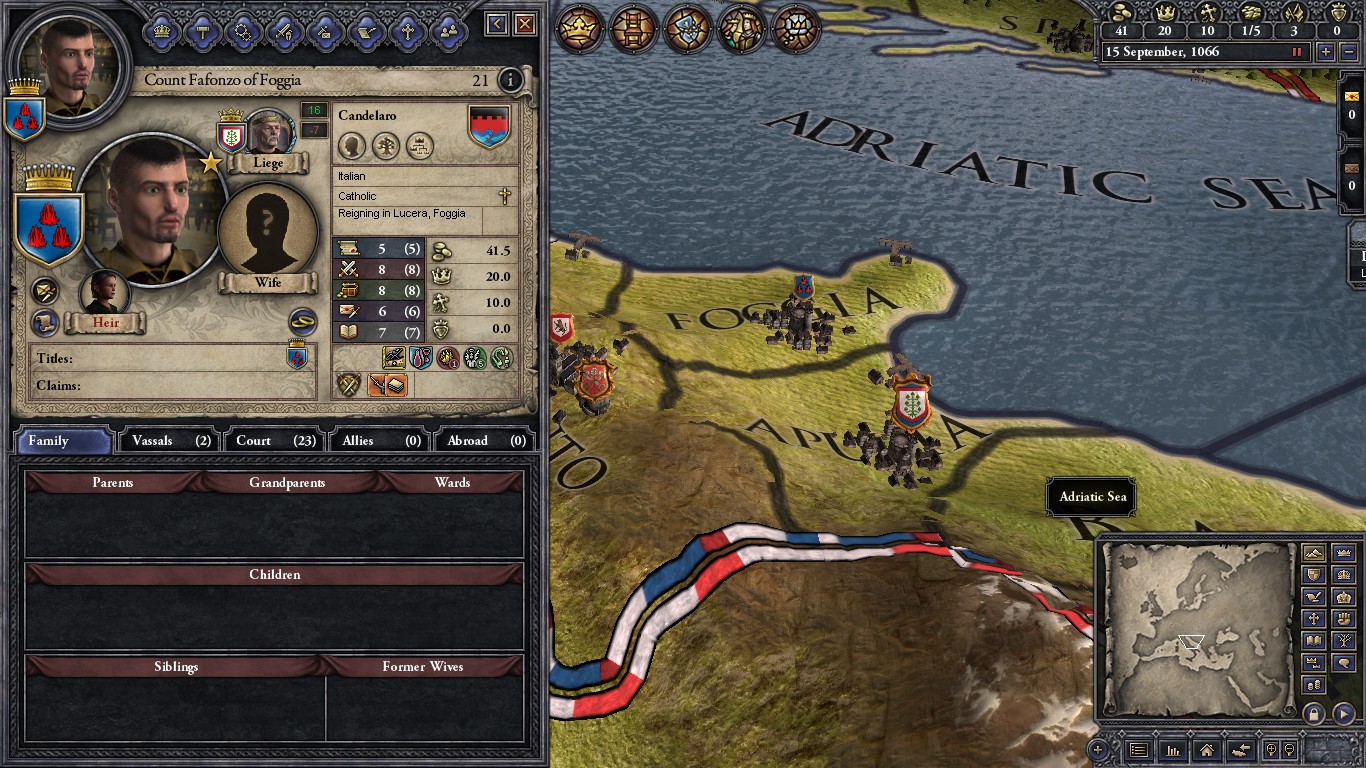View the Abroad tab

[x=487, y=441]
